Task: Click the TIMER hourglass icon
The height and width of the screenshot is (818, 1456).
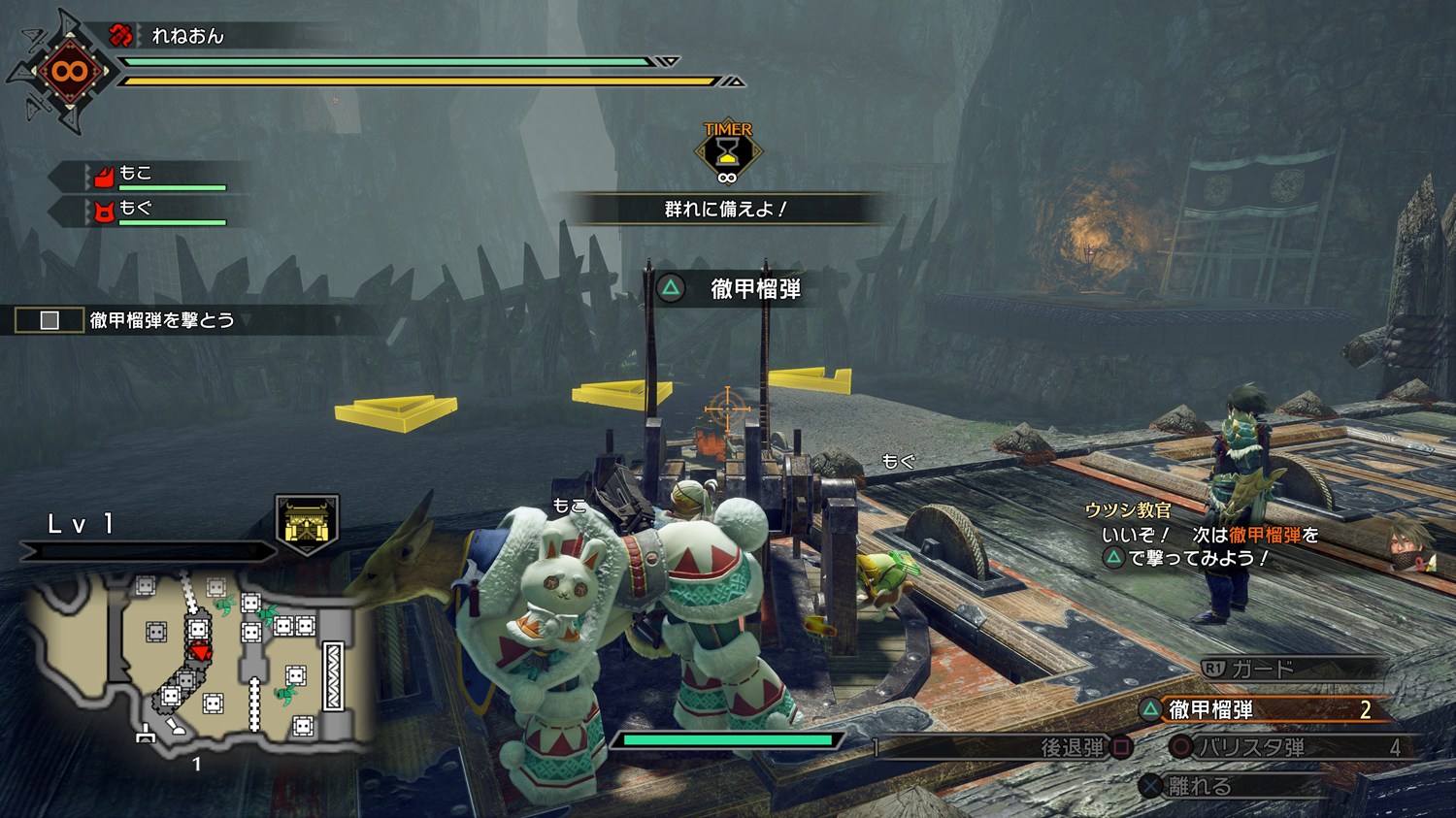Action: tap(727, 152)
